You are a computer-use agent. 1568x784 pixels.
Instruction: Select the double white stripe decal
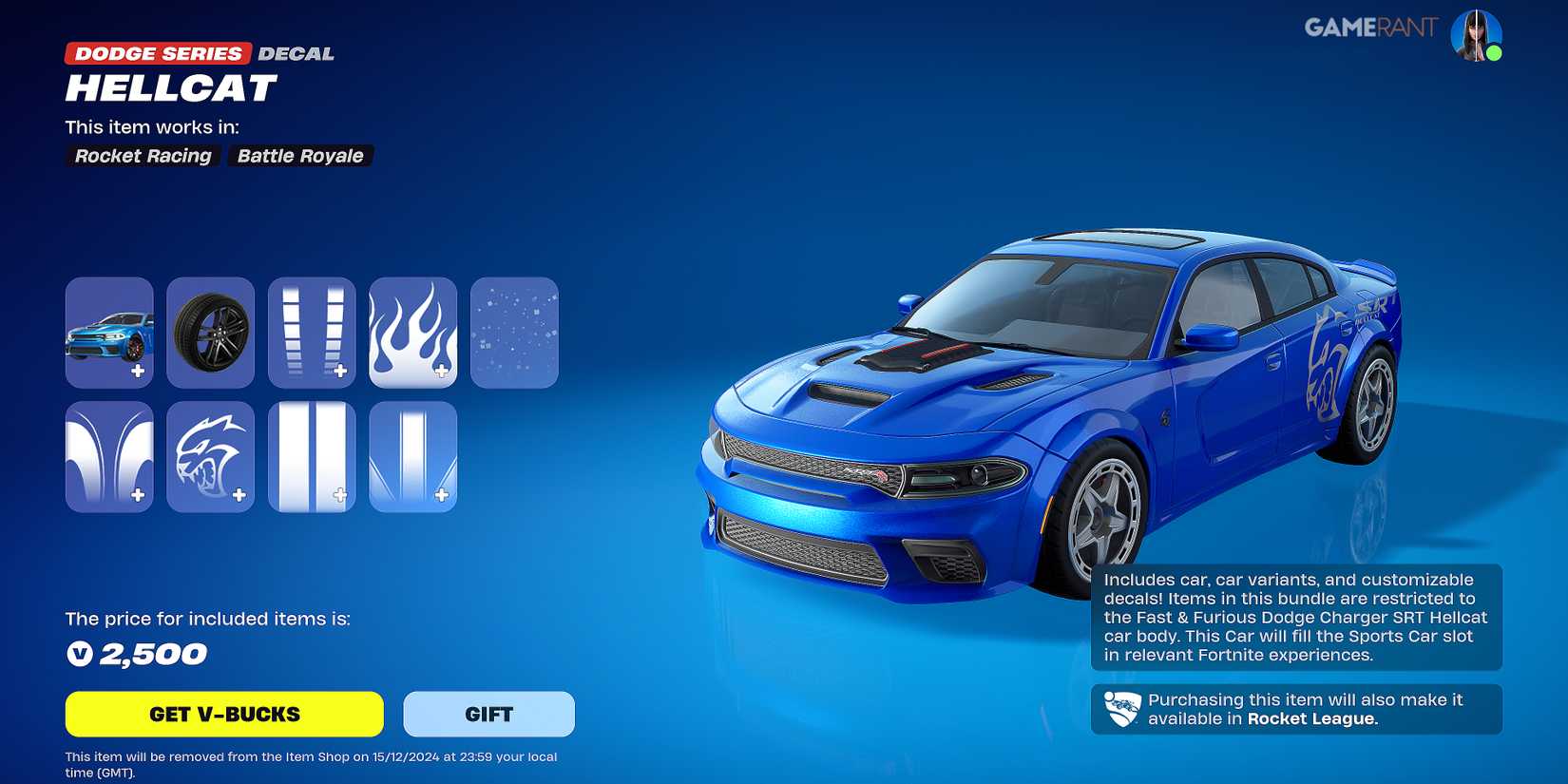tap(312, 456)
